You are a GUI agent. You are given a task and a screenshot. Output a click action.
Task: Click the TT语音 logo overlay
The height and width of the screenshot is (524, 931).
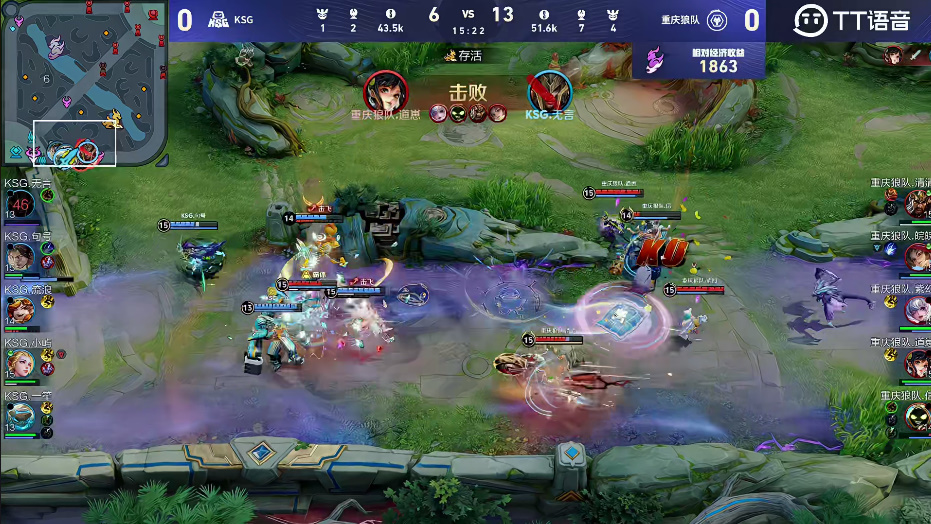point(852,20)
